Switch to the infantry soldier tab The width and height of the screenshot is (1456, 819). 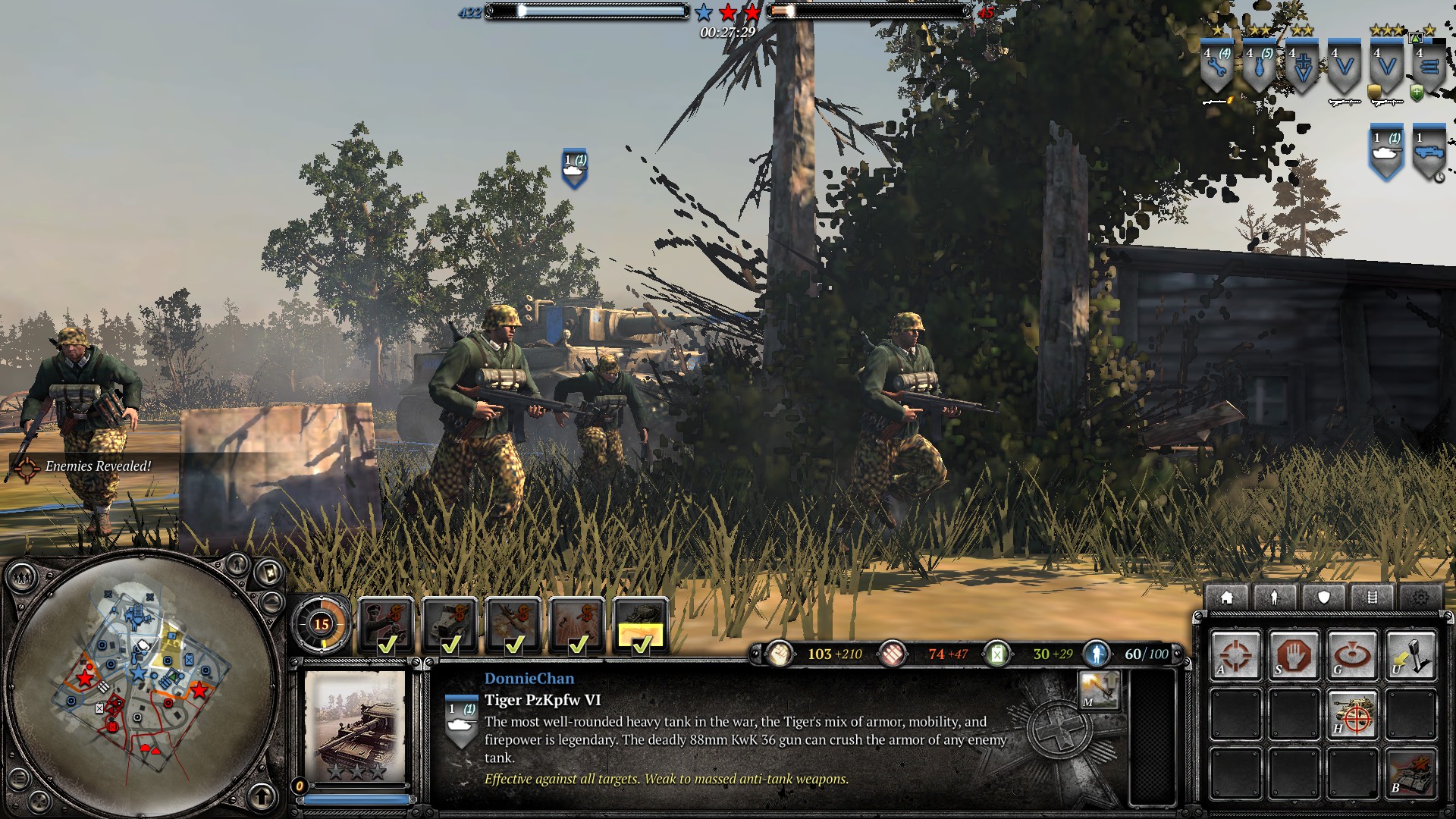tap(1275, 598)
